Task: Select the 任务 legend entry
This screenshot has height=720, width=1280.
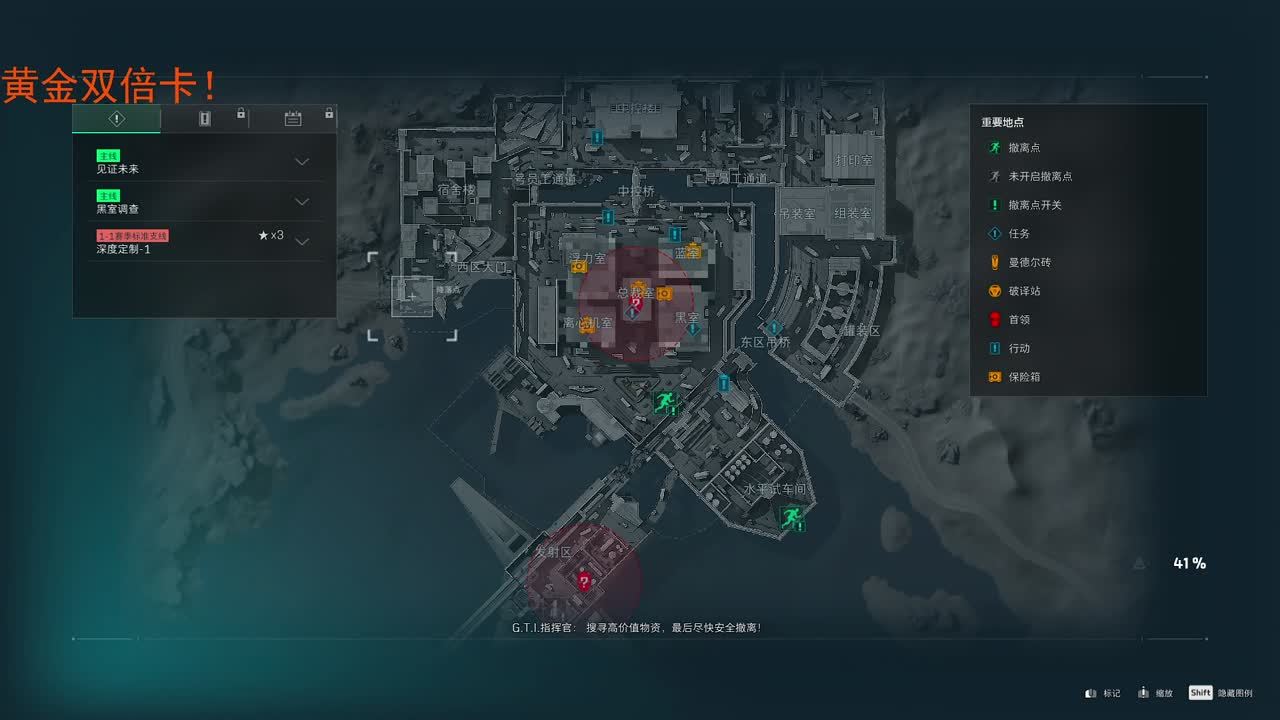Action: 1019,234
